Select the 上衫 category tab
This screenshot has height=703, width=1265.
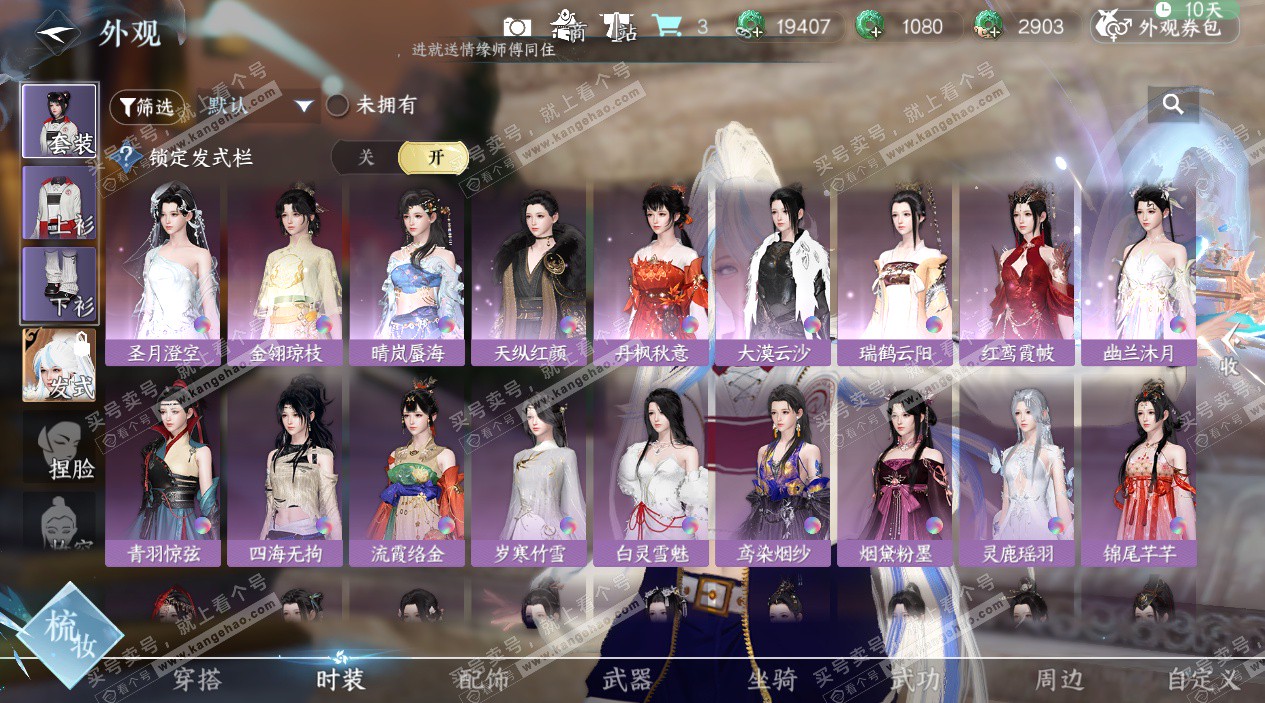click(60, 203)
